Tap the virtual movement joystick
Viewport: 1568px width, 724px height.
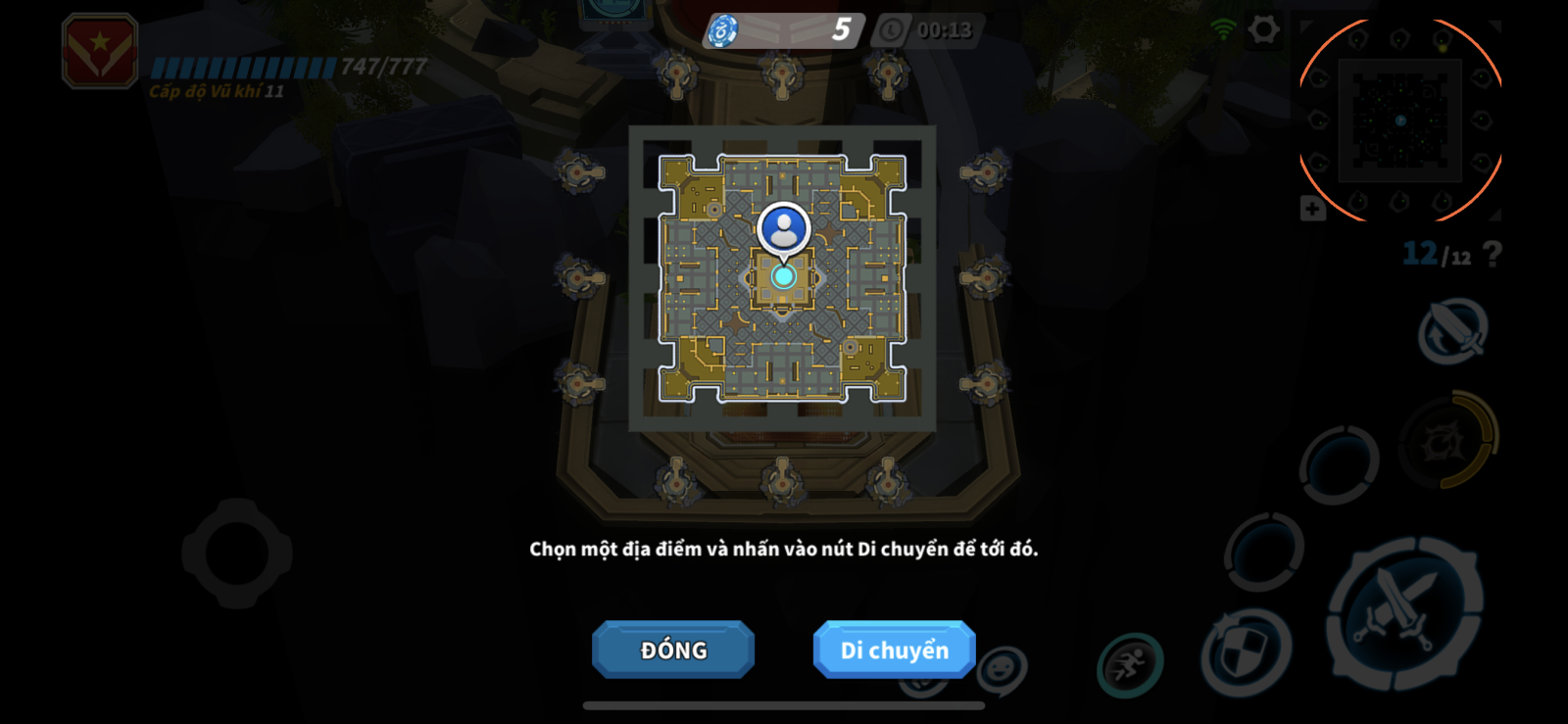(237, 554)
